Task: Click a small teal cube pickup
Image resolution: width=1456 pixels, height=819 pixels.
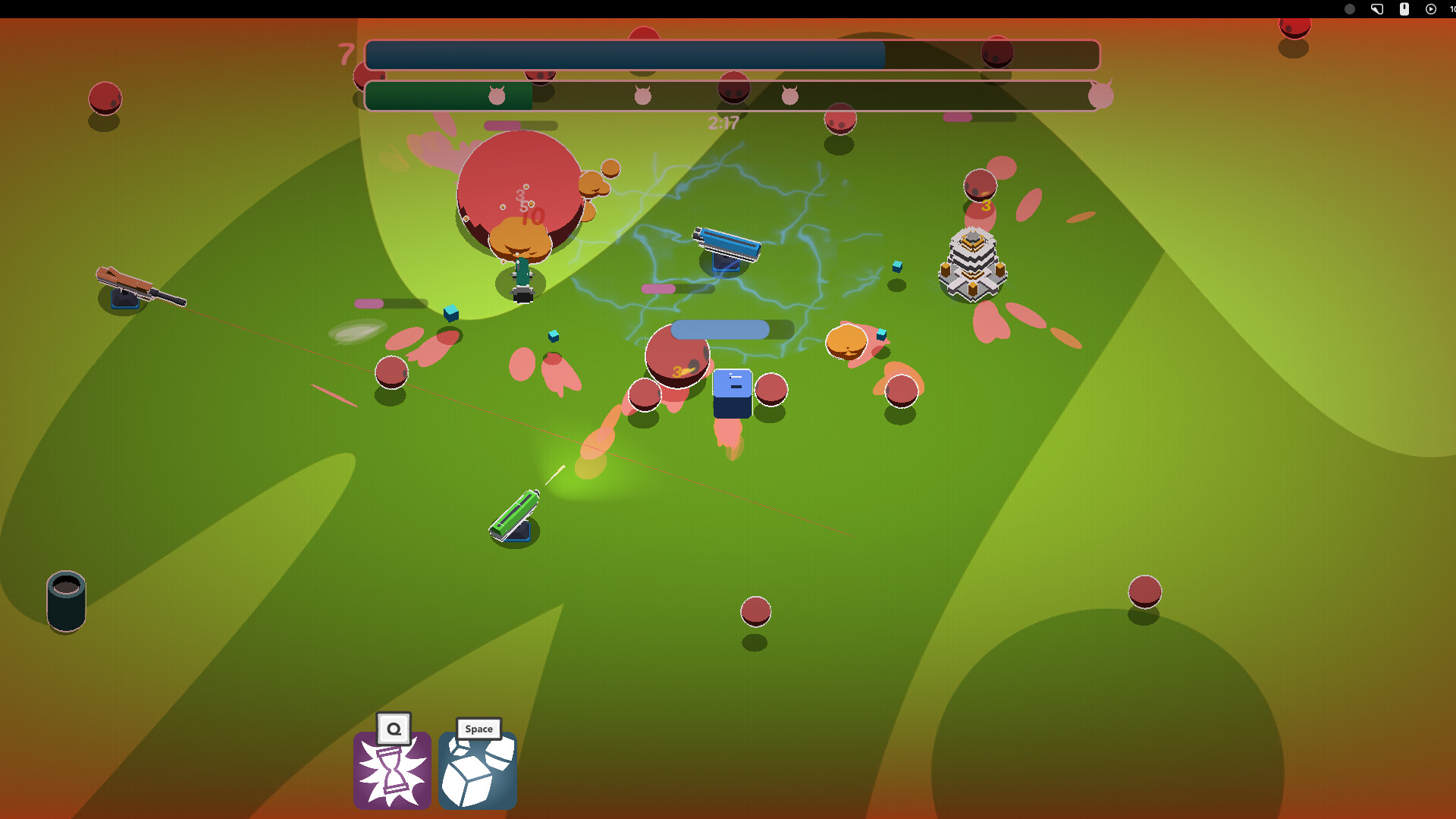Action: (x=450, y=313)
